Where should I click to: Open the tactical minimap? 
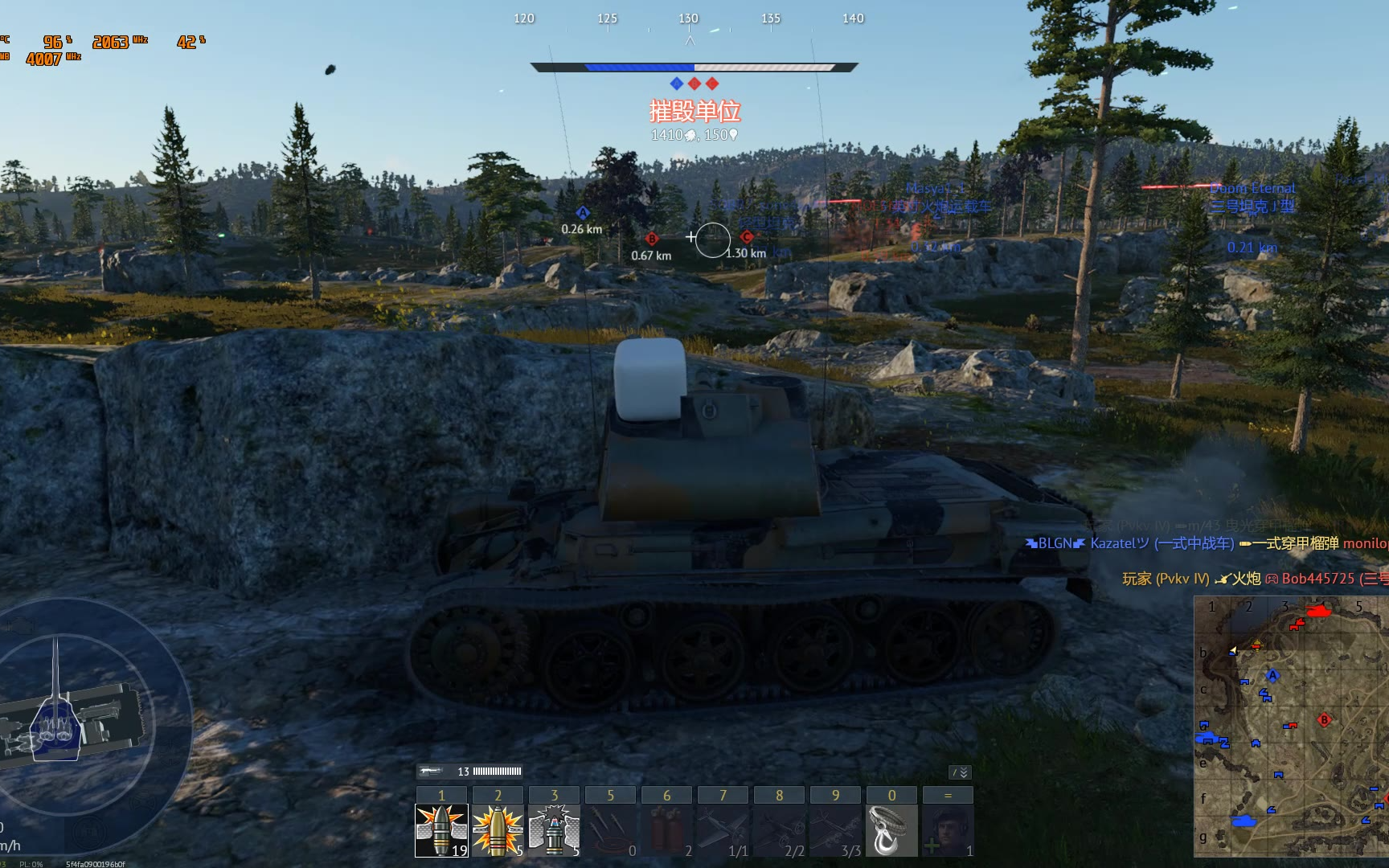tap(1290, 726)
